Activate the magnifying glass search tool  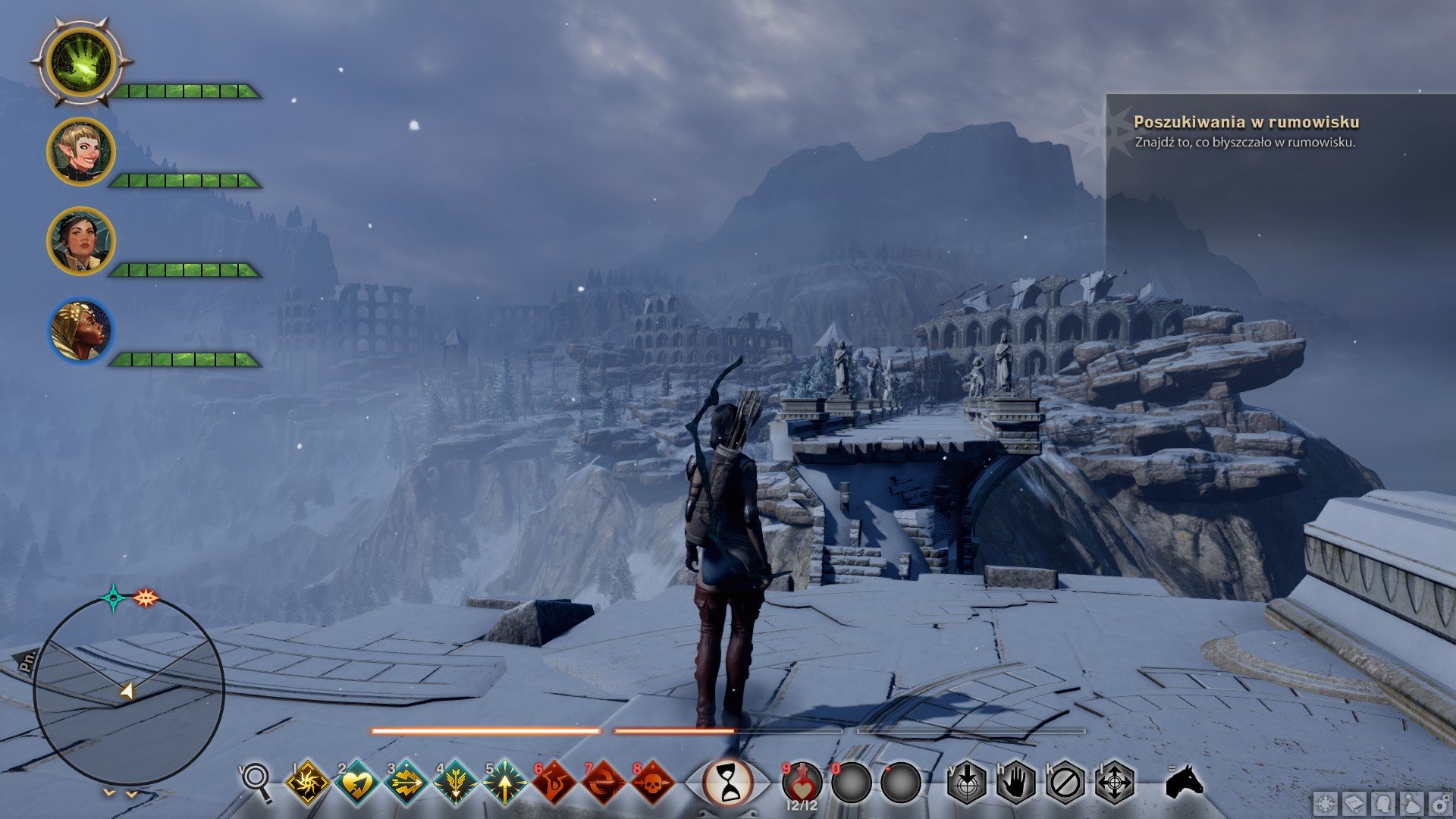click(x=256, y=781)
